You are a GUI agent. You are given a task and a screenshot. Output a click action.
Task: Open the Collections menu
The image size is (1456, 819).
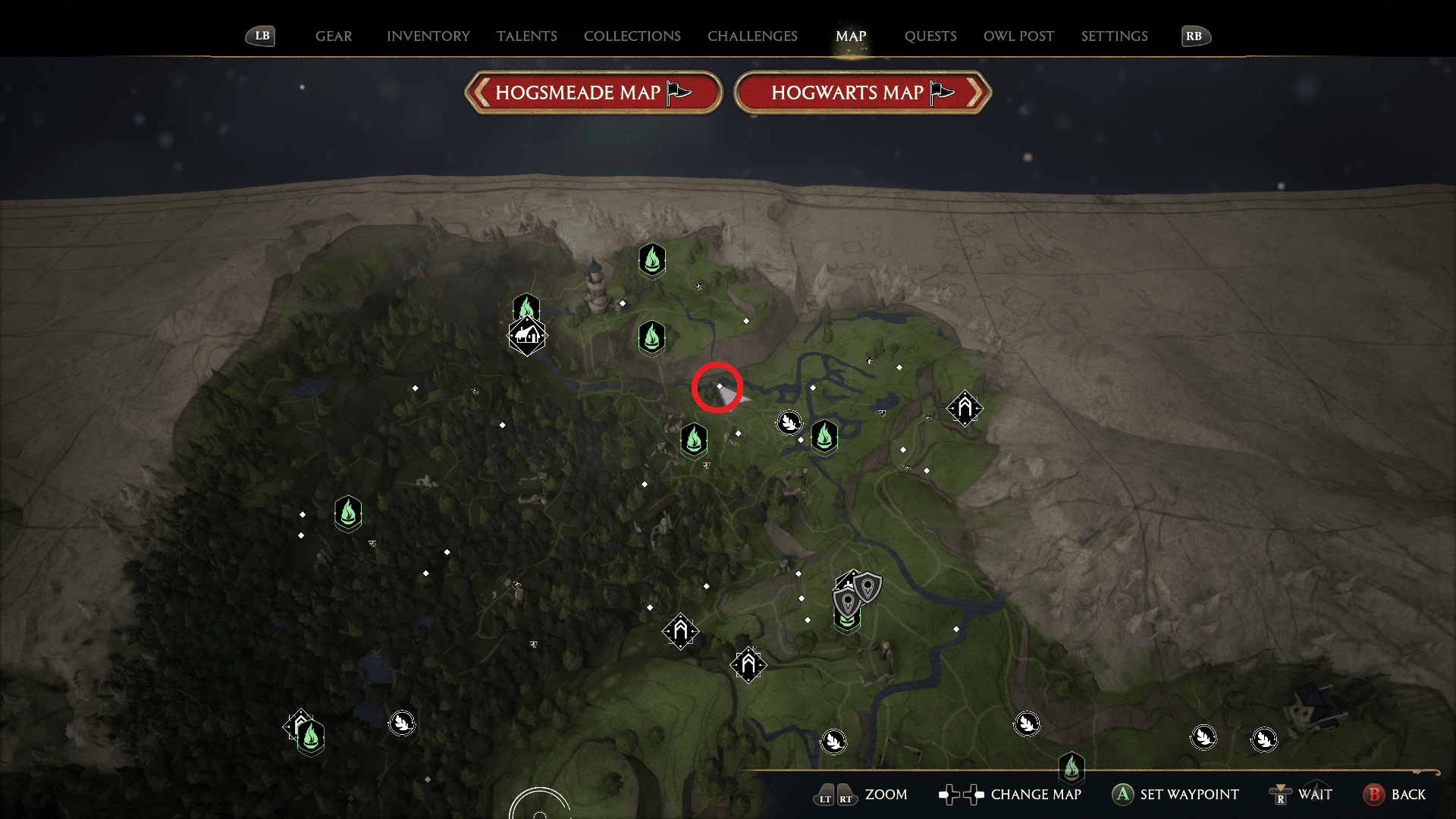coord(632,36)
